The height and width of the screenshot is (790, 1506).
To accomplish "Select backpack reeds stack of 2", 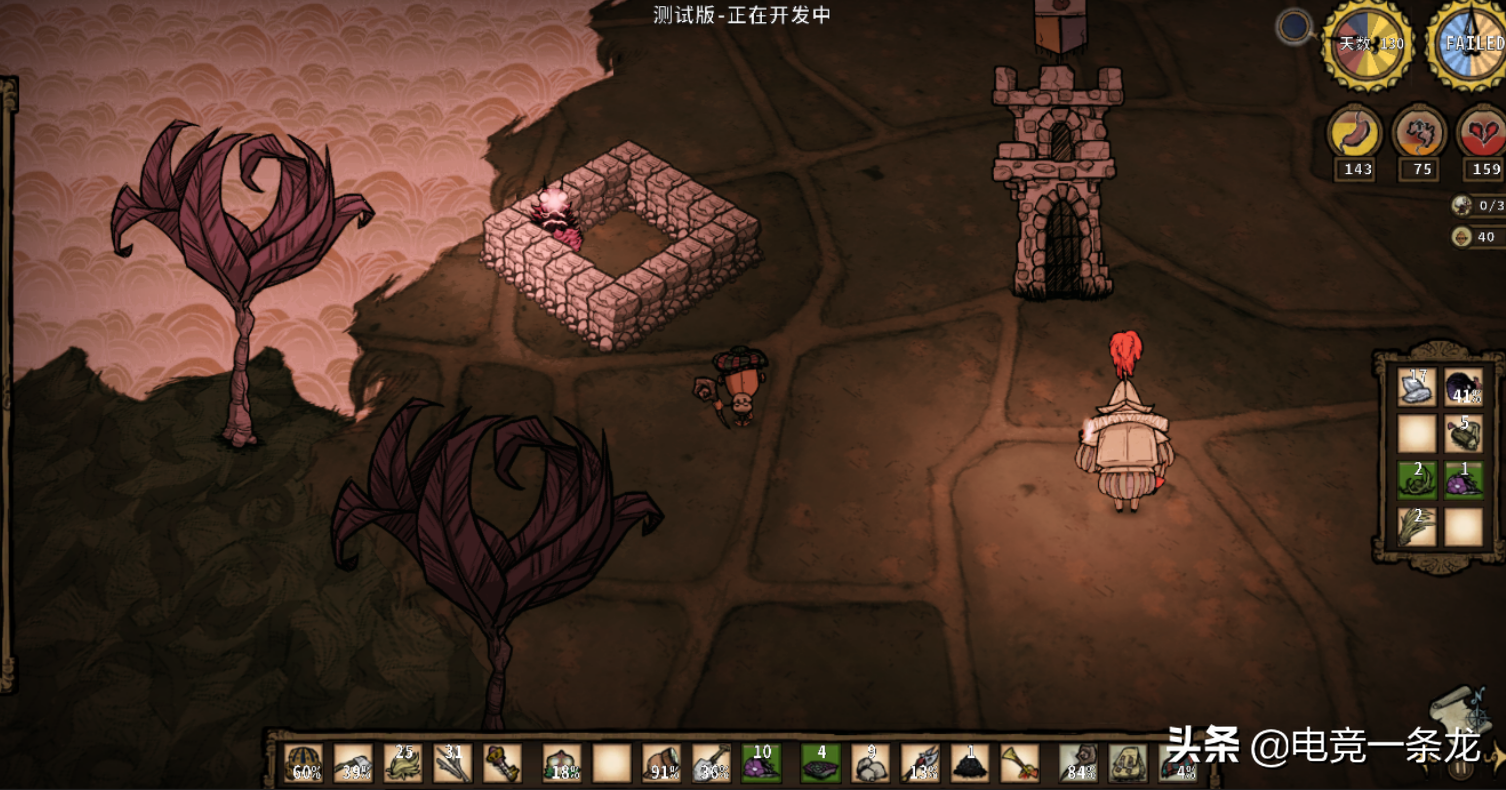I will [1417, 526].
